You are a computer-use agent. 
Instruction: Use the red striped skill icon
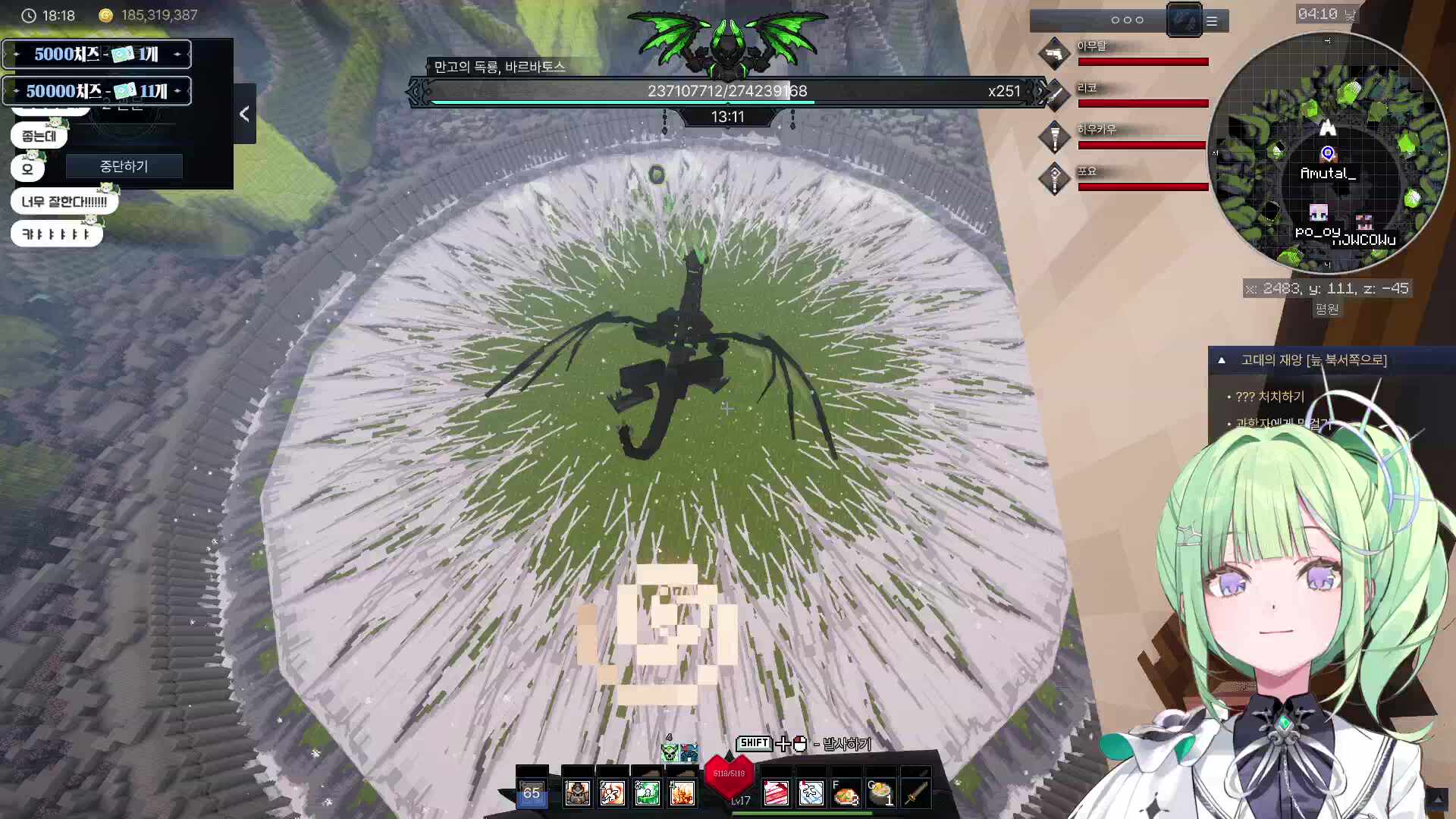click(776, 793)
